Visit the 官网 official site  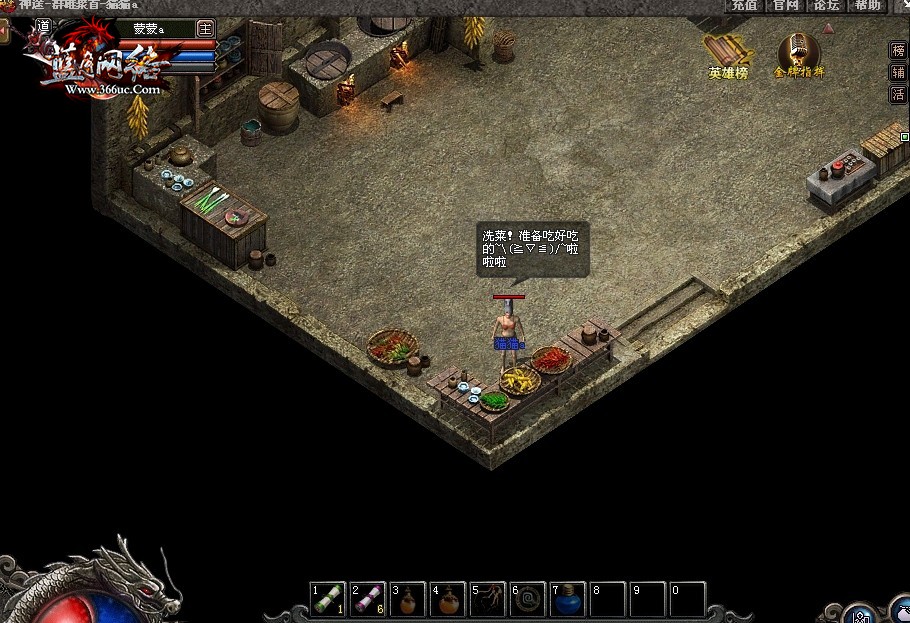coord(785,5)
